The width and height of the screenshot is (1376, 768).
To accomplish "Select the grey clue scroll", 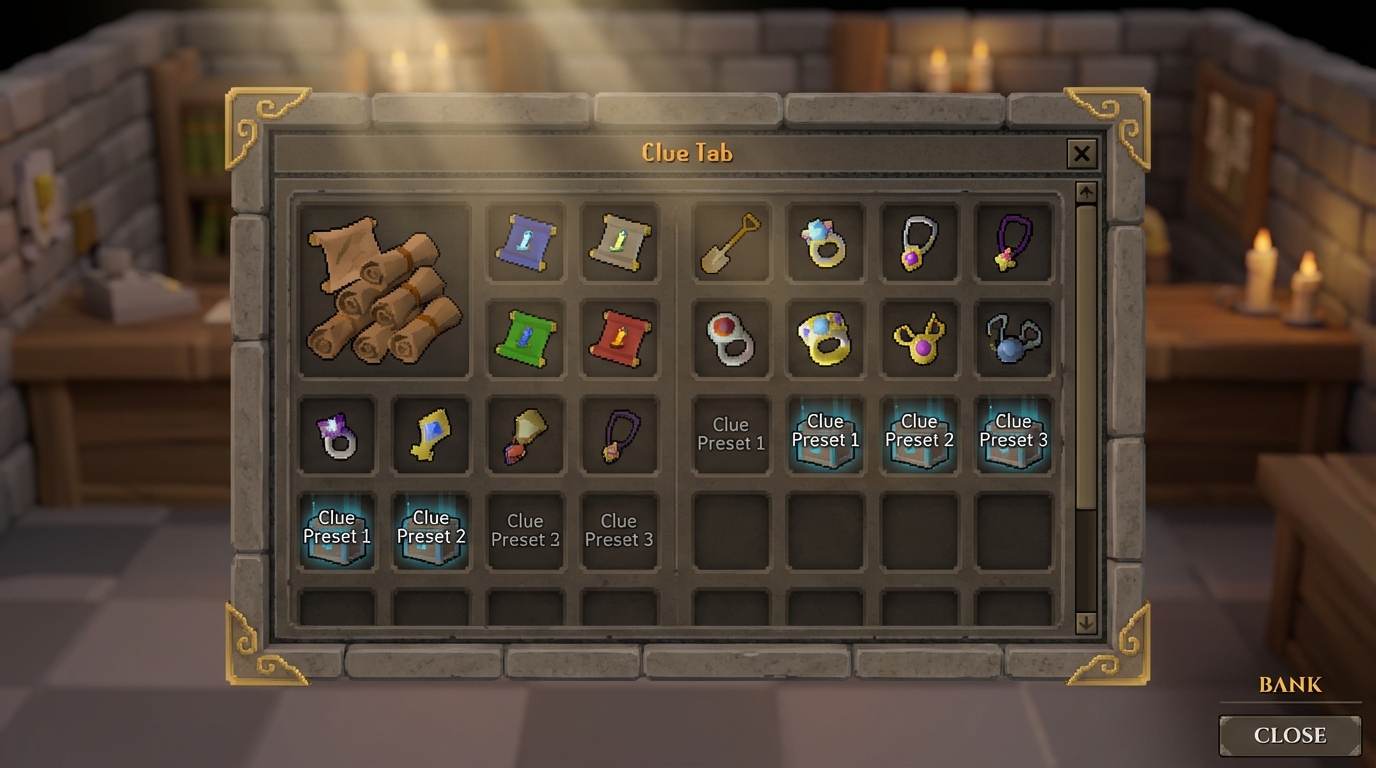I will click(x=619, y=243).
